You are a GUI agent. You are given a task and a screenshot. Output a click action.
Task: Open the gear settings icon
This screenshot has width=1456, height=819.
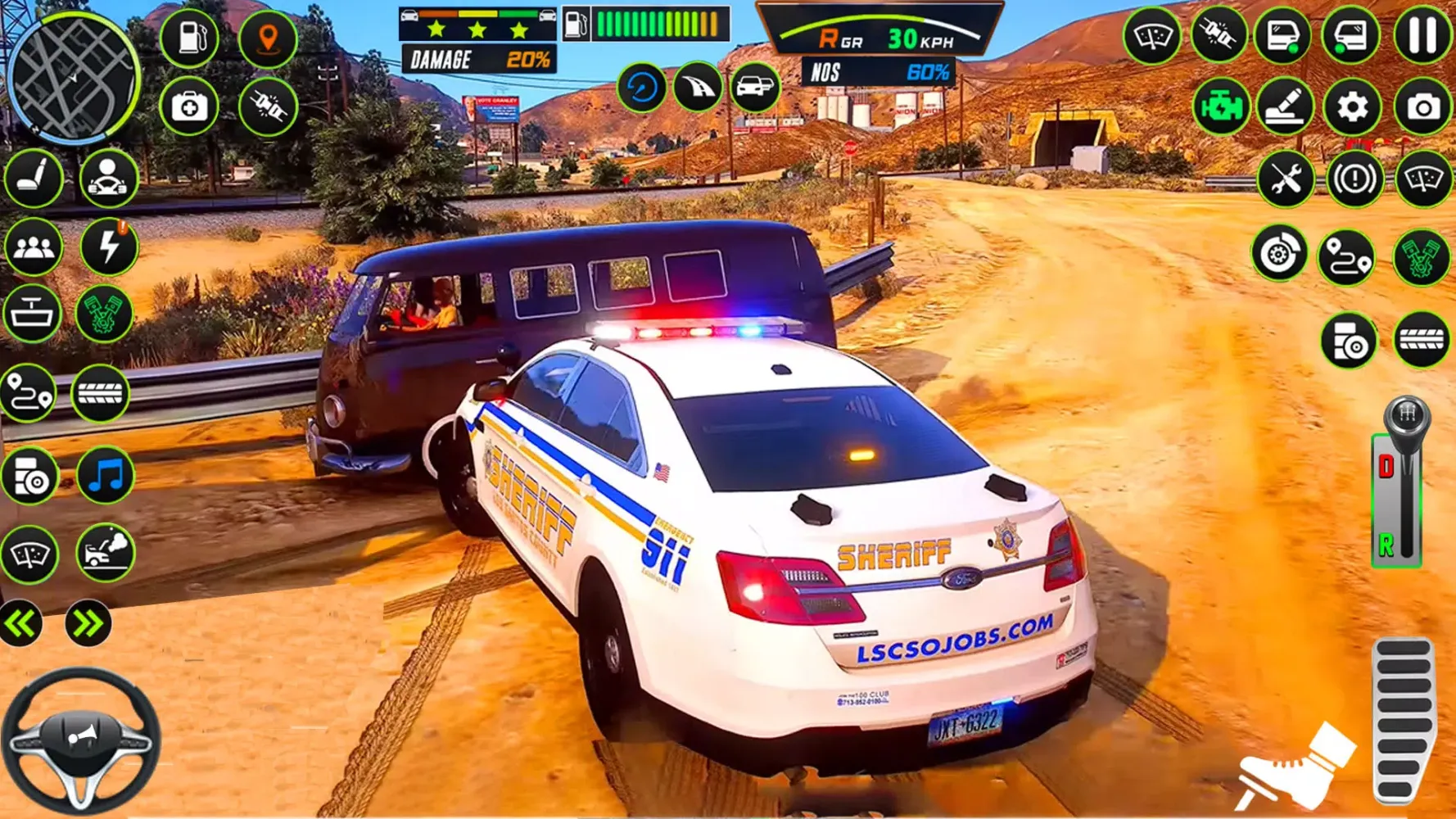[1352, 107]
